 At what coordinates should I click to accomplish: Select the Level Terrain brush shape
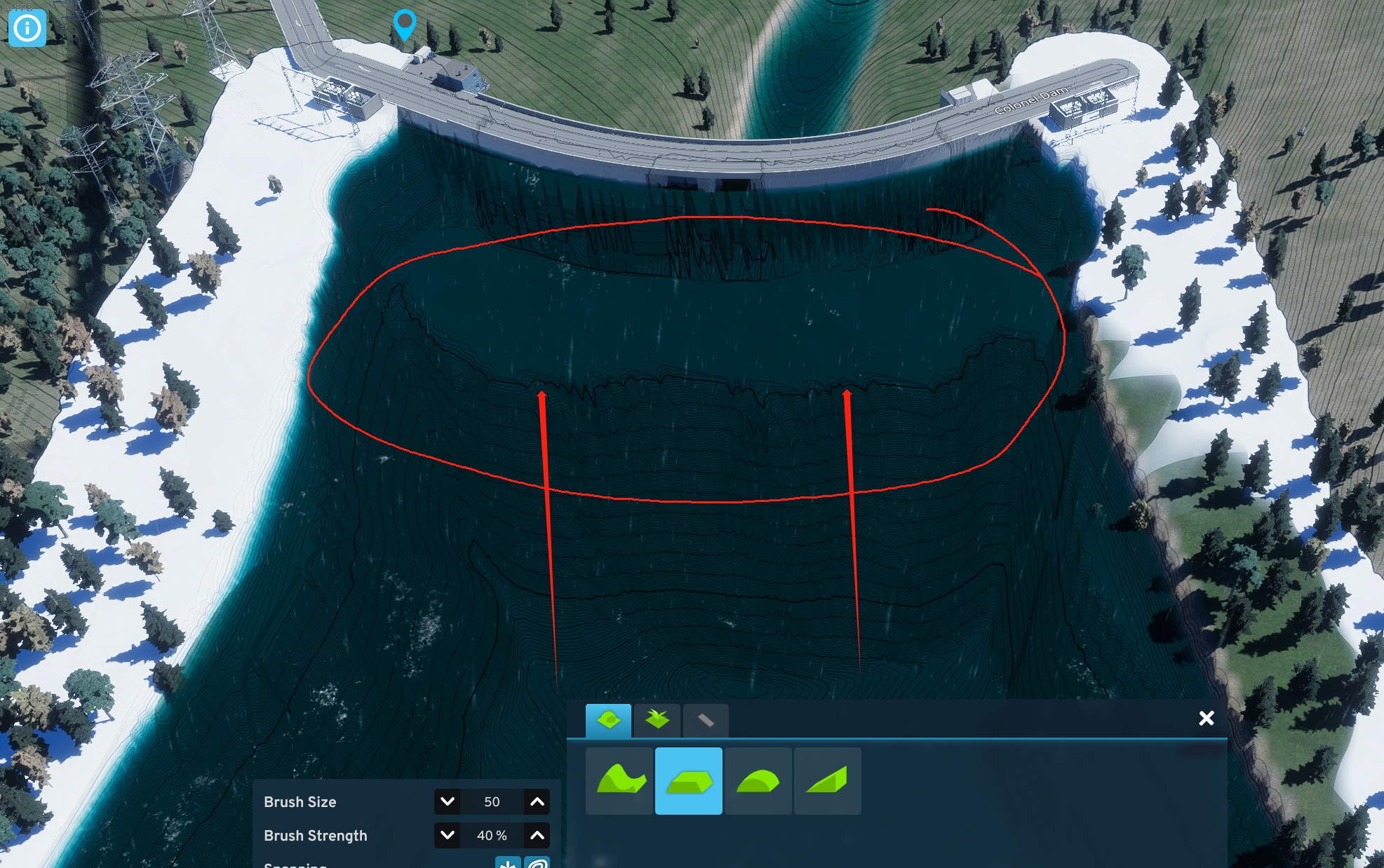(x=688, y=781)
